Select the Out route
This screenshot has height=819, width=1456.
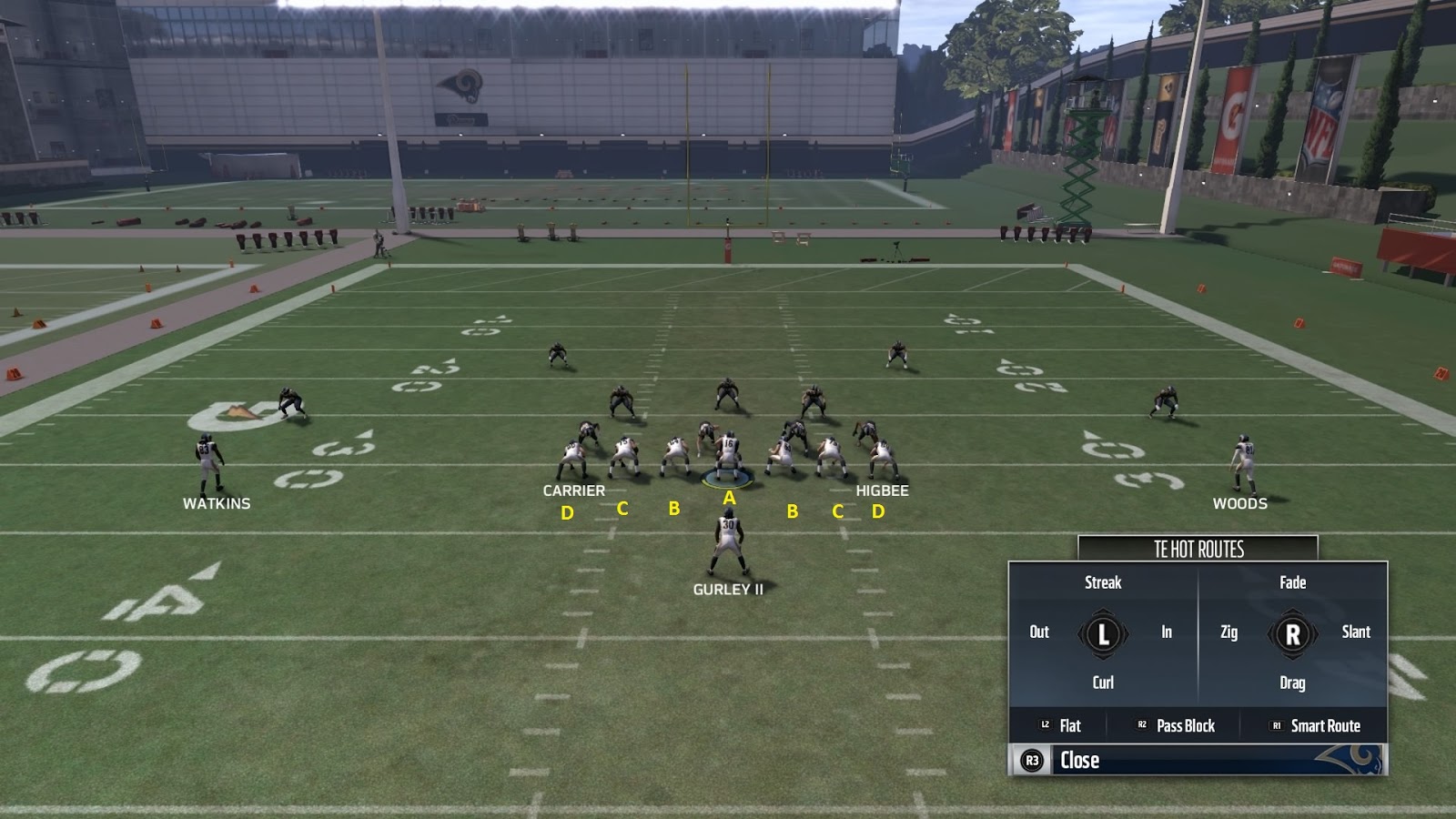1038,632
